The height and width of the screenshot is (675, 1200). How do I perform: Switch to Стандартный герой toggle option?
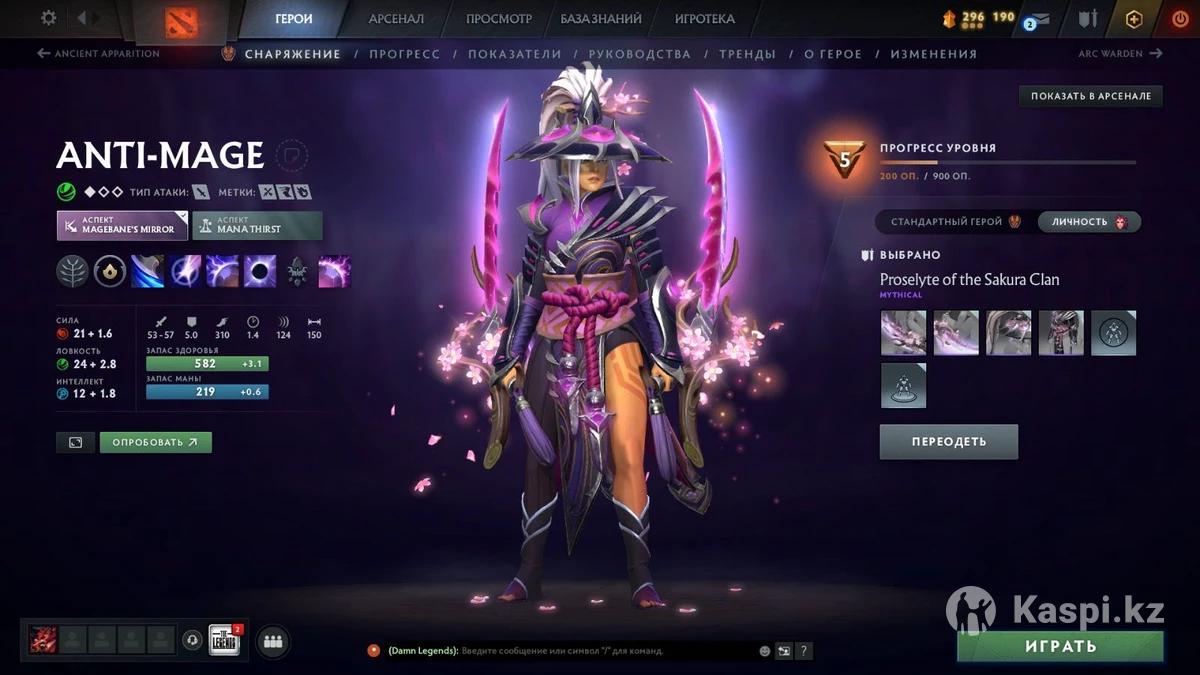point(954,222)
